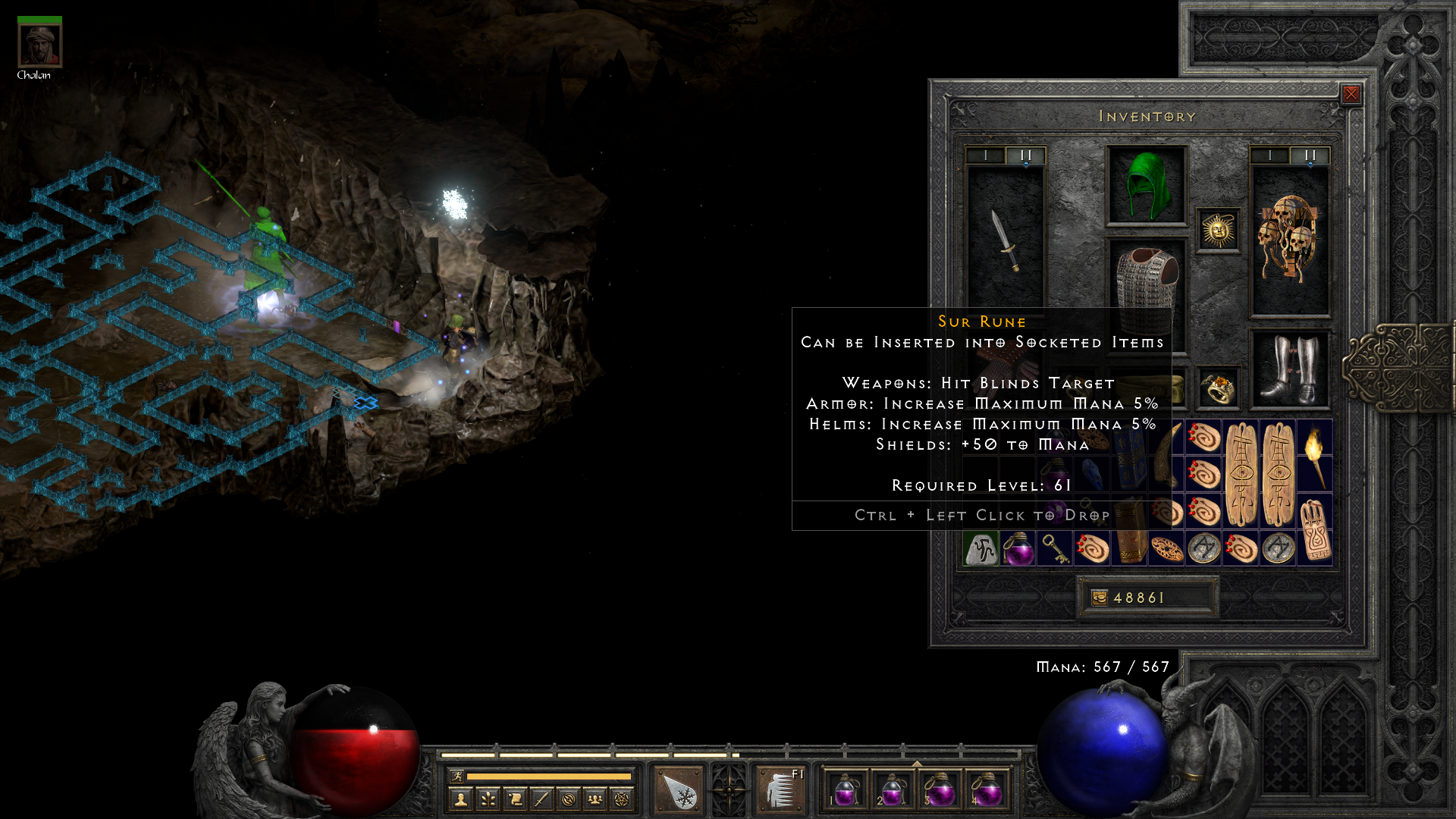Open the quest log scroll icon
Viewport: 1456px width, 819px height.
pos(514,798)
